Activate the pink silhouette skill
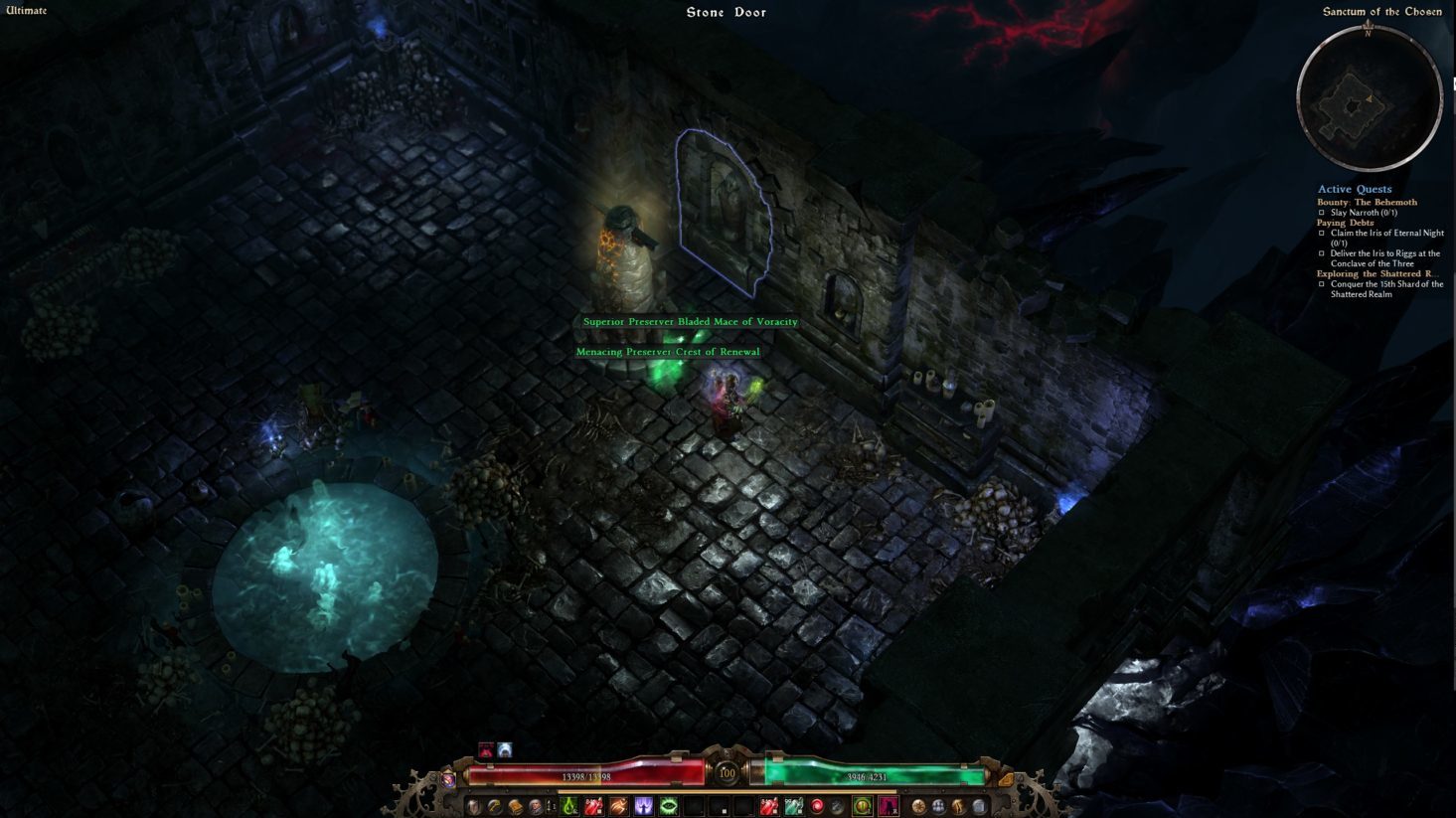The height and width of the screenshot is (818, 1456). [889, 806]
